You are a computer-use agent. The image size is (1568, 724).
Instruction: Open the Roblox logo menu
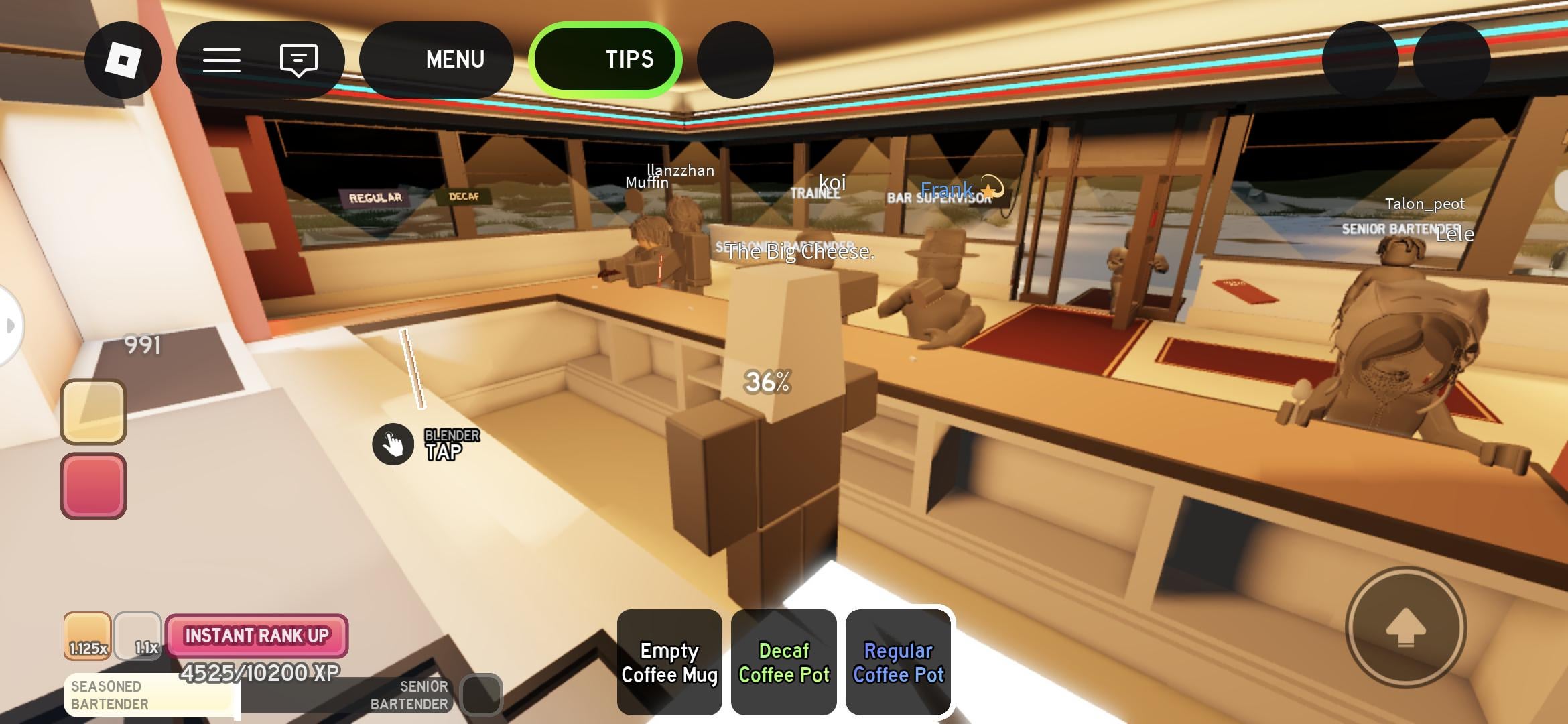[x=123, y=60]
